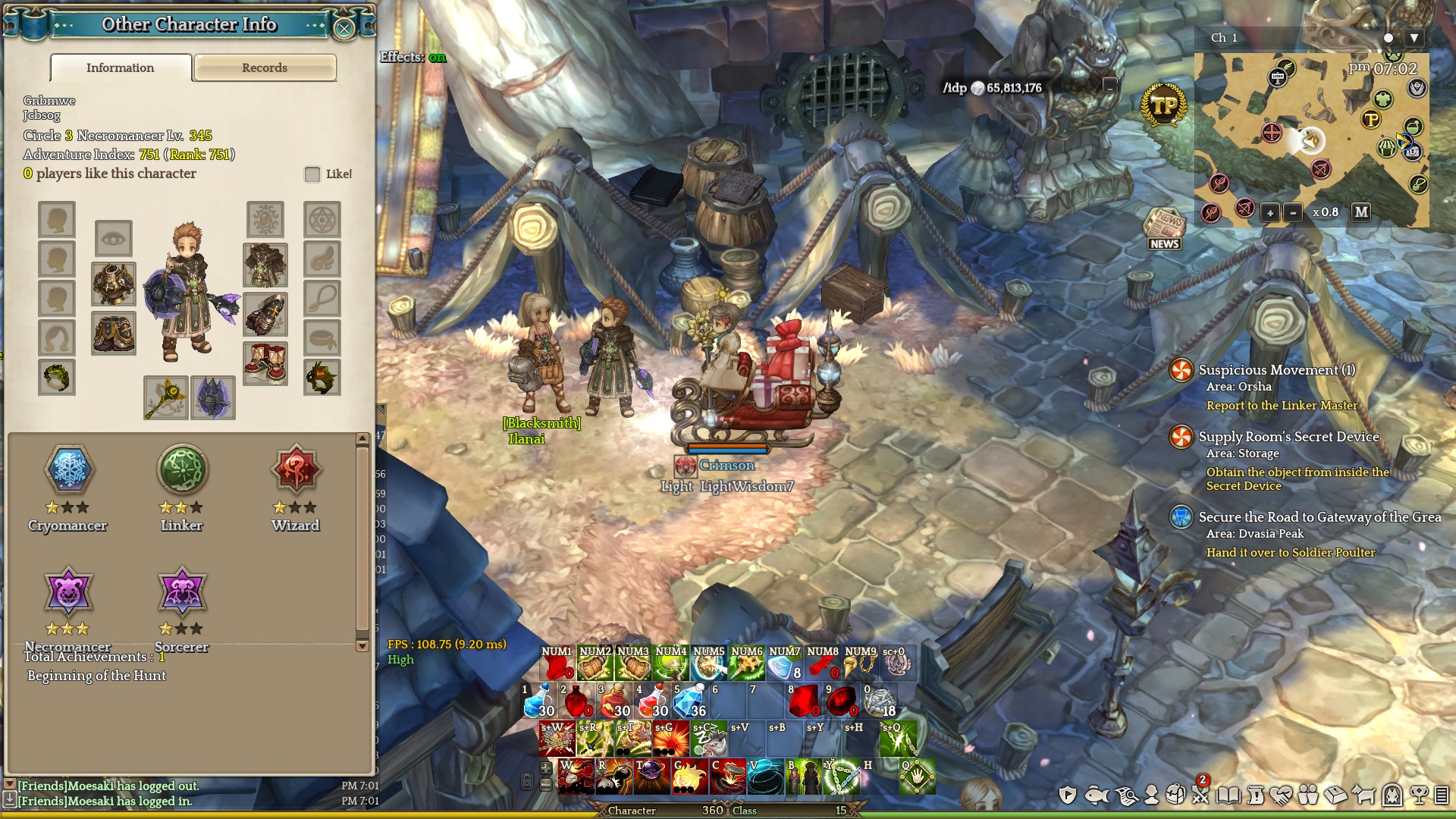Zoom in the minimap with plus button

click(x=1270, y=213)
